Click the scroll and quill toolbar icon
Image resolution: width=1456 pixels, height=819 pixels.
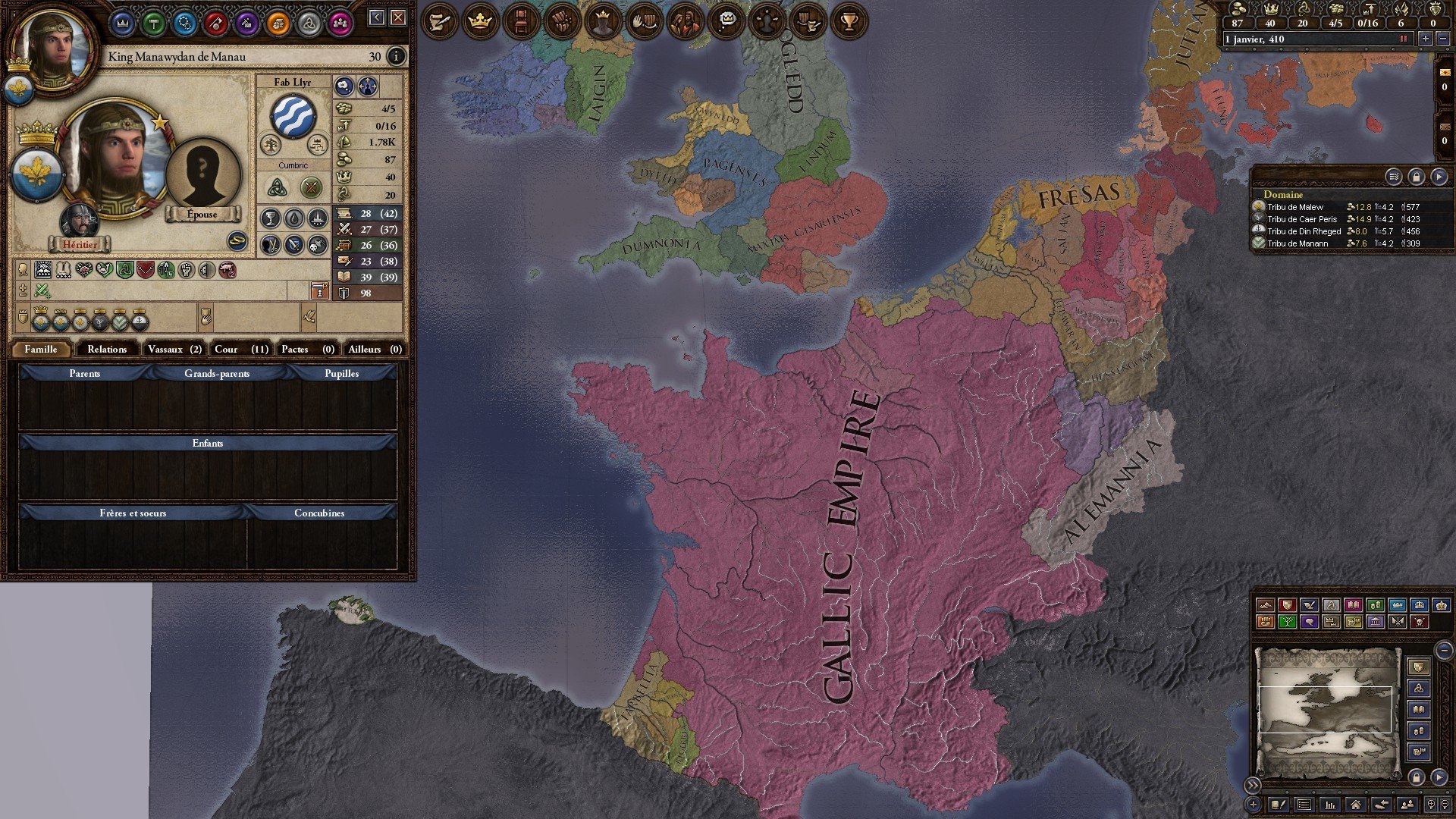click(439, 22)
